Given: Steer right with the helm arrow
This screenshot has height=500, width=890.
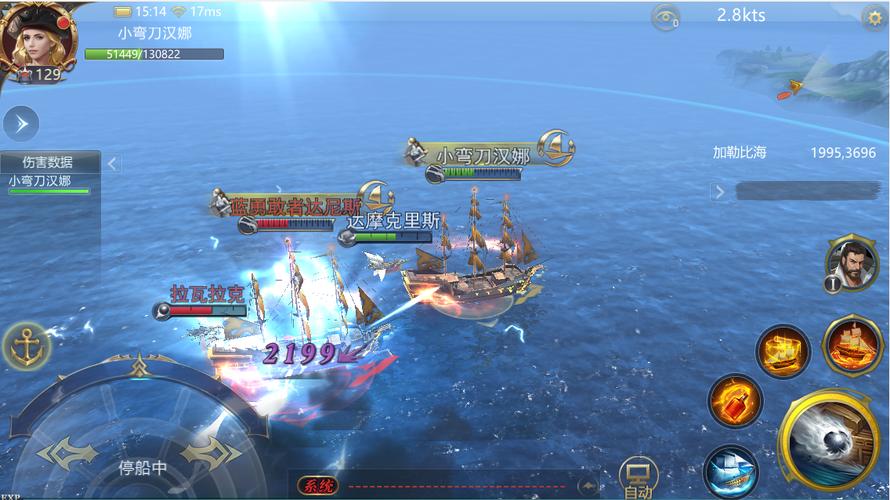Looking at the screenshot, I should [212, 453].
